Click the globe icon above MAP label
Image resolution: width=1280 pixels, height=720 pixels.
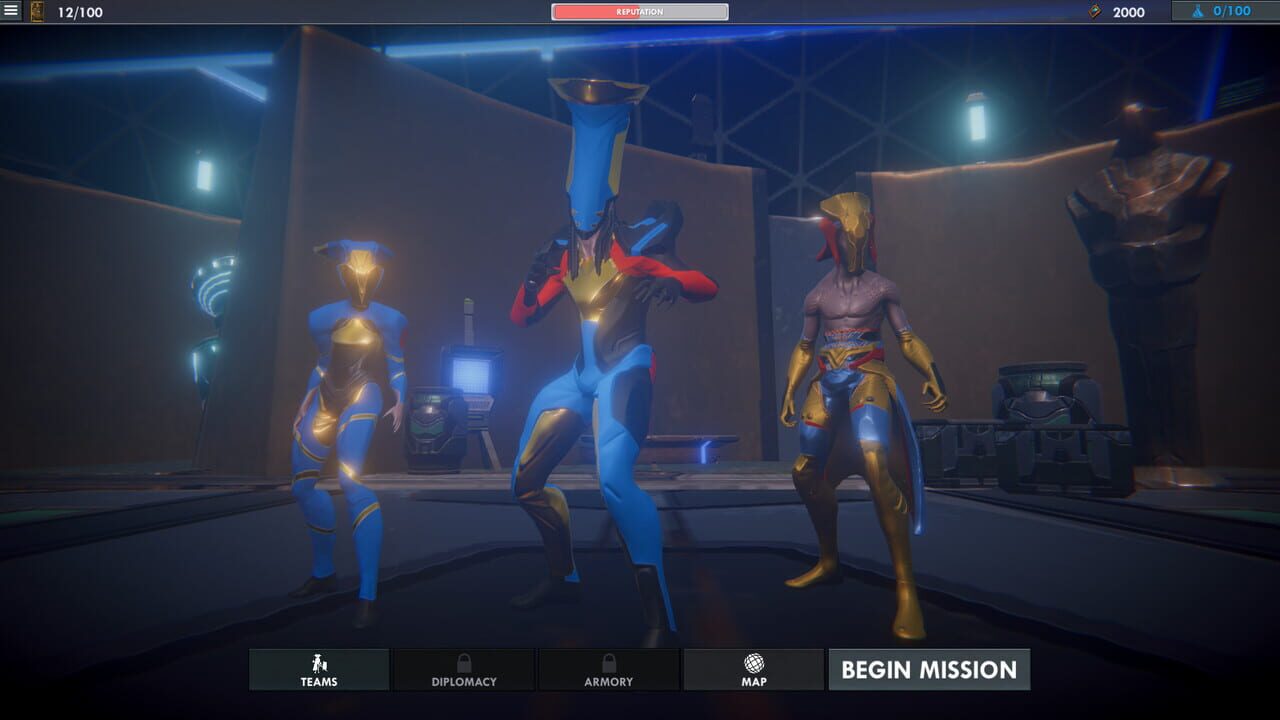tap(753, 661)
